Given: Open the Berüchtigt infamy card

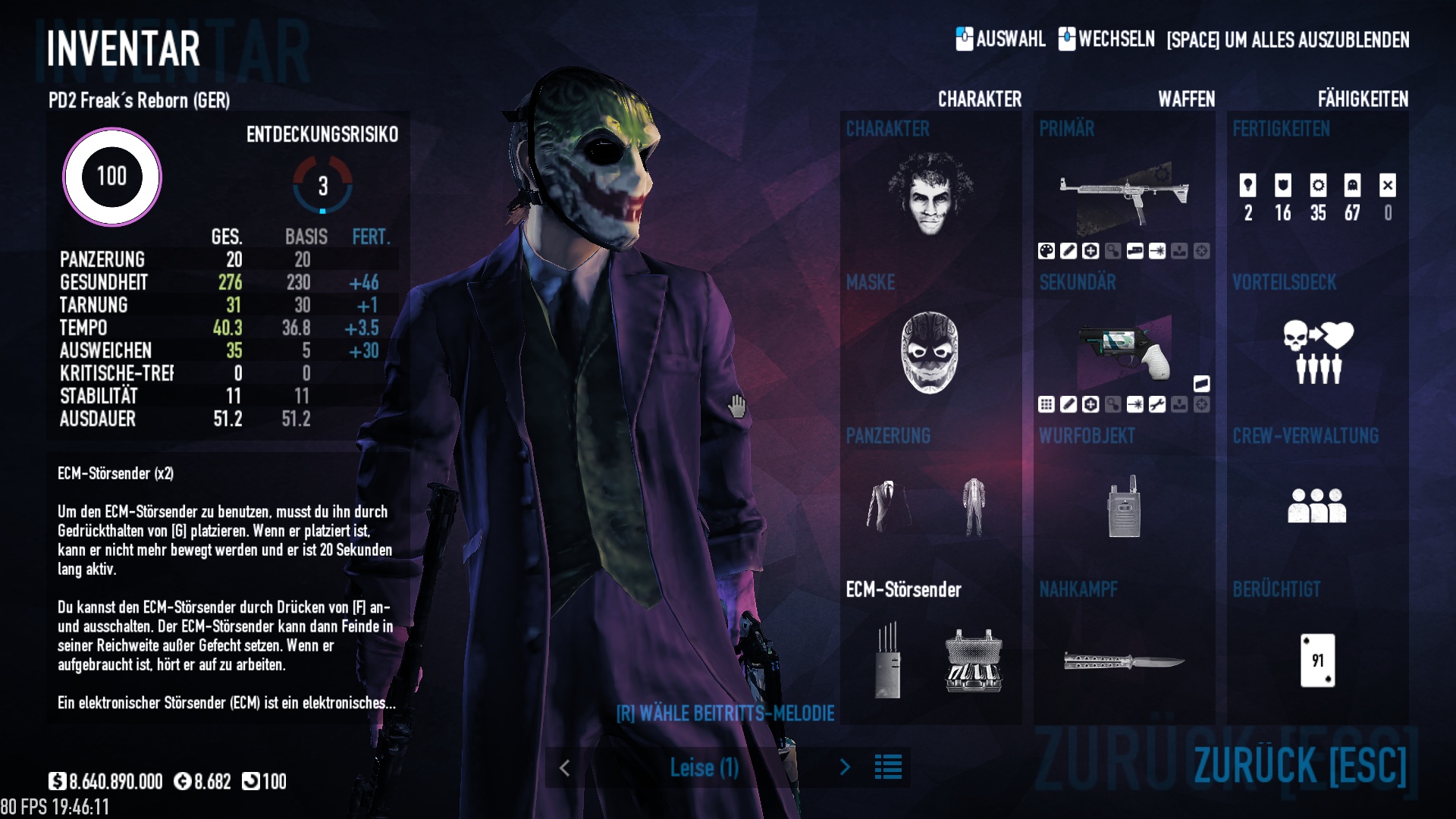Looking at the screenshot, I should click(1317, 661).
